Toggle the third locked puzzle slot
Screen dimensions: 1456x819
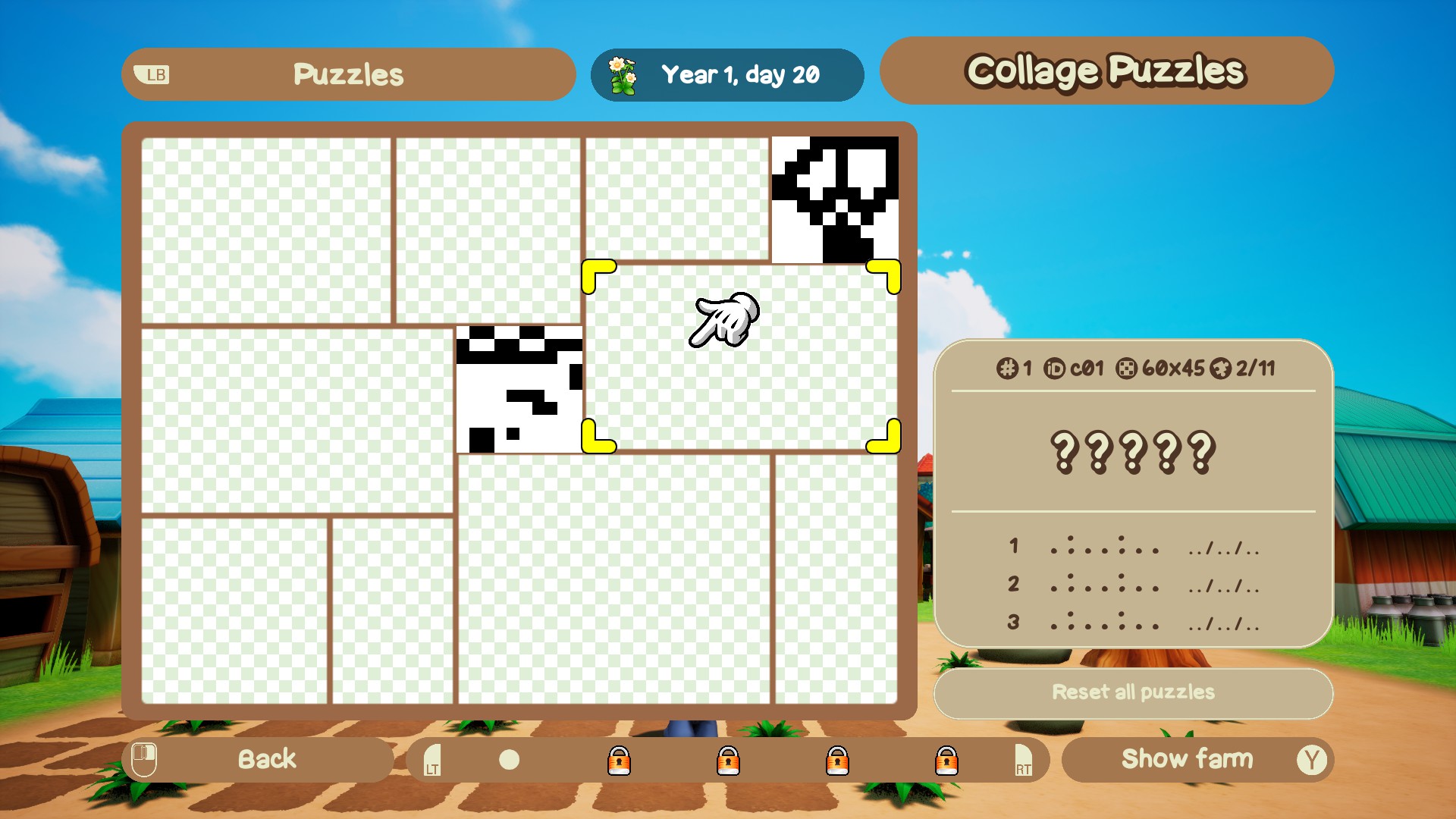[839, 761]
